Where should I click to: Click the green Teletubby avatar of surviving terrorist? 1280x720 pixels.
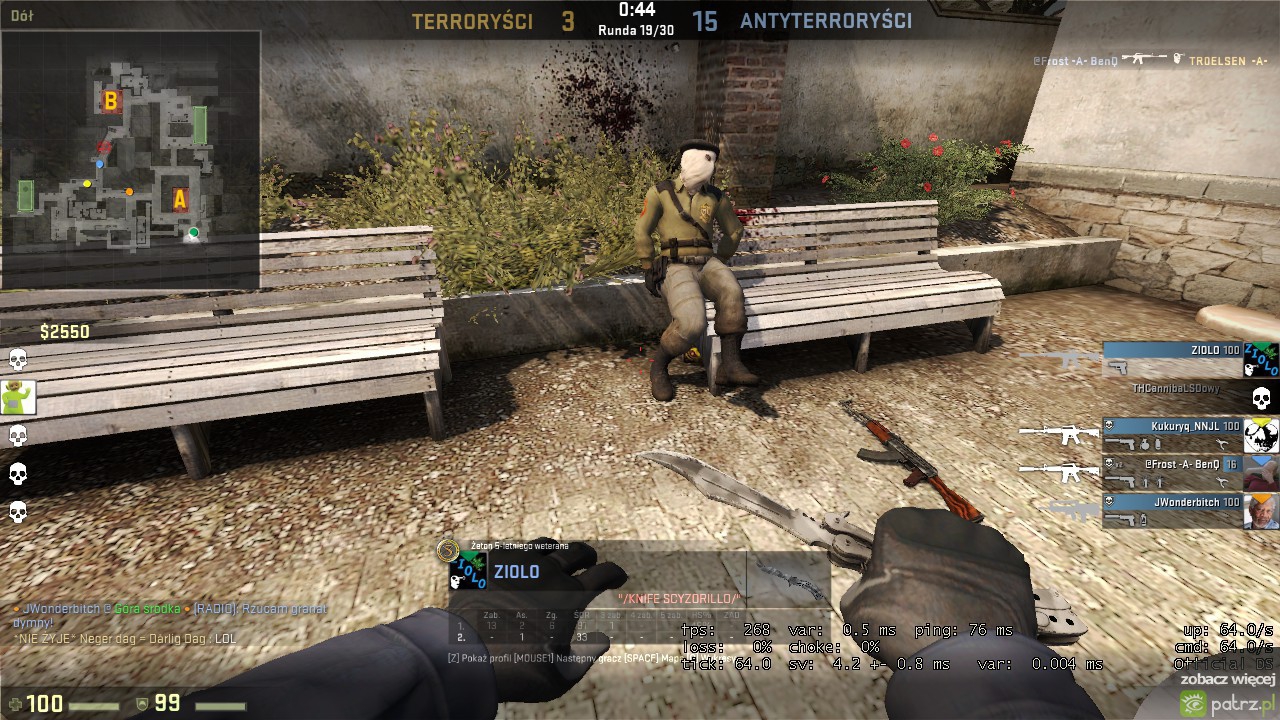click(x=18, y=397)
